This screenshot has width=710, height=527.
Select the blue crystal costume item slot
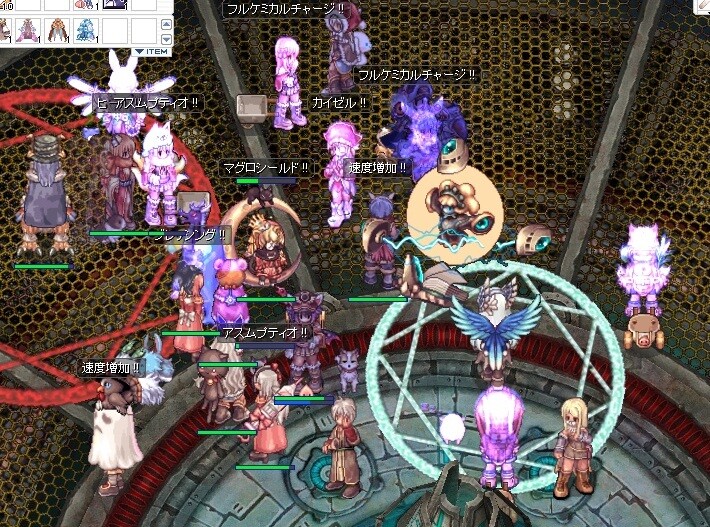[84, 29]
